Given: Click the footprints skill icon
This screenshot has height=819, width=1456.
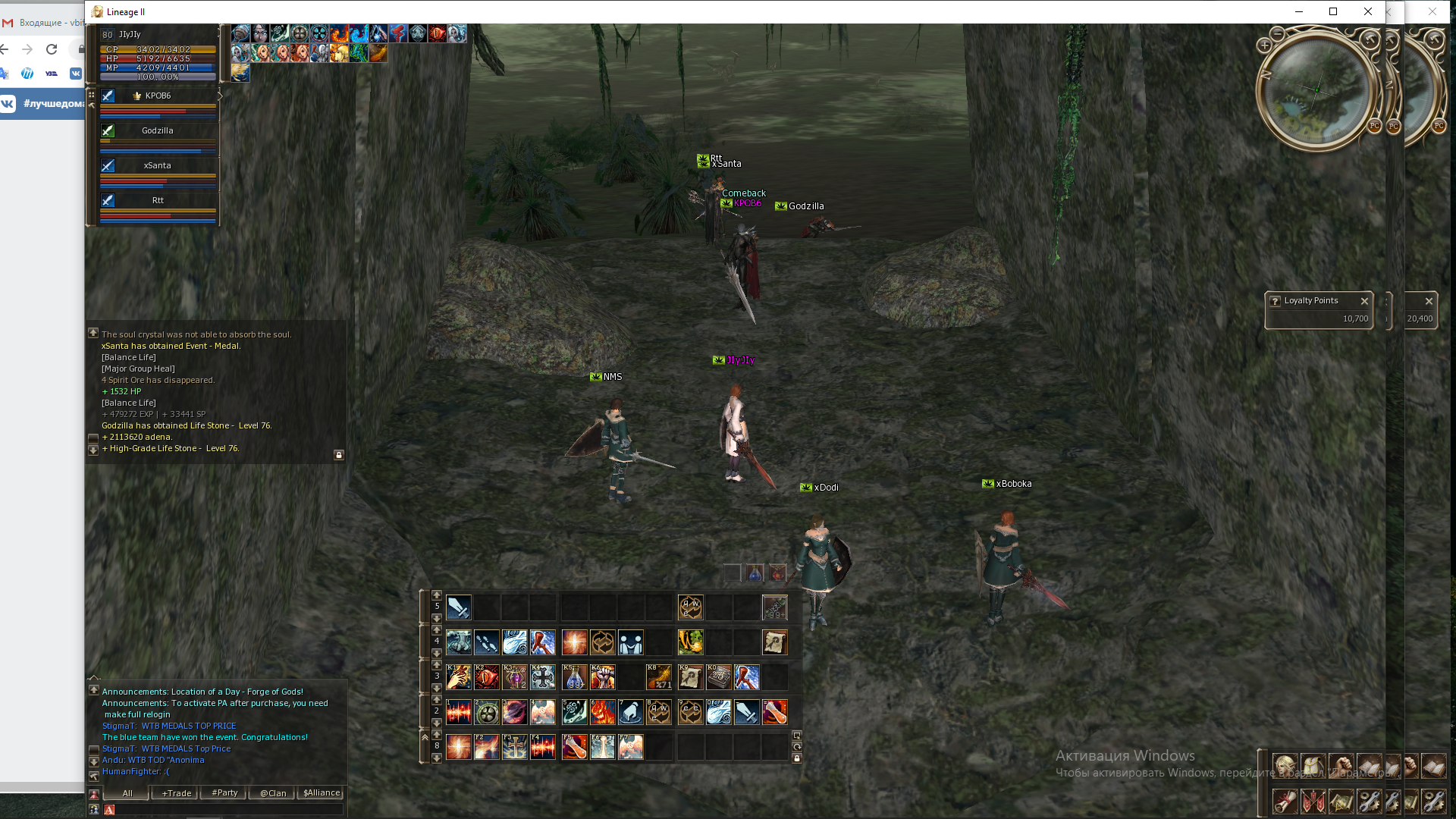Looking at the screenshot, I should pos(487,642).
